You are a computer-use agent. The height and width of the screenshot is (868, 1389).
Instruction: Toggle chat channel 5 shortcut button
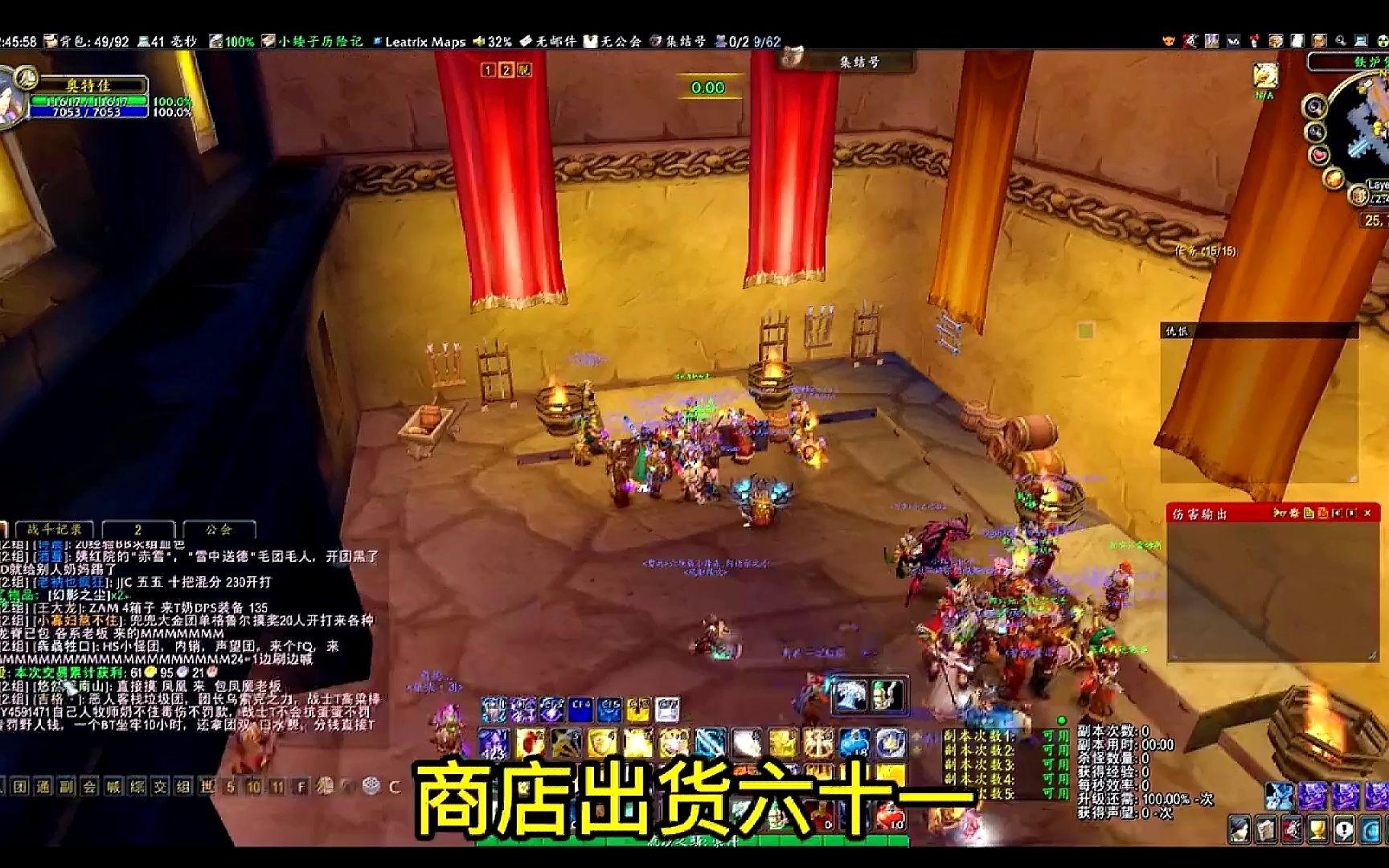(231, 788)
